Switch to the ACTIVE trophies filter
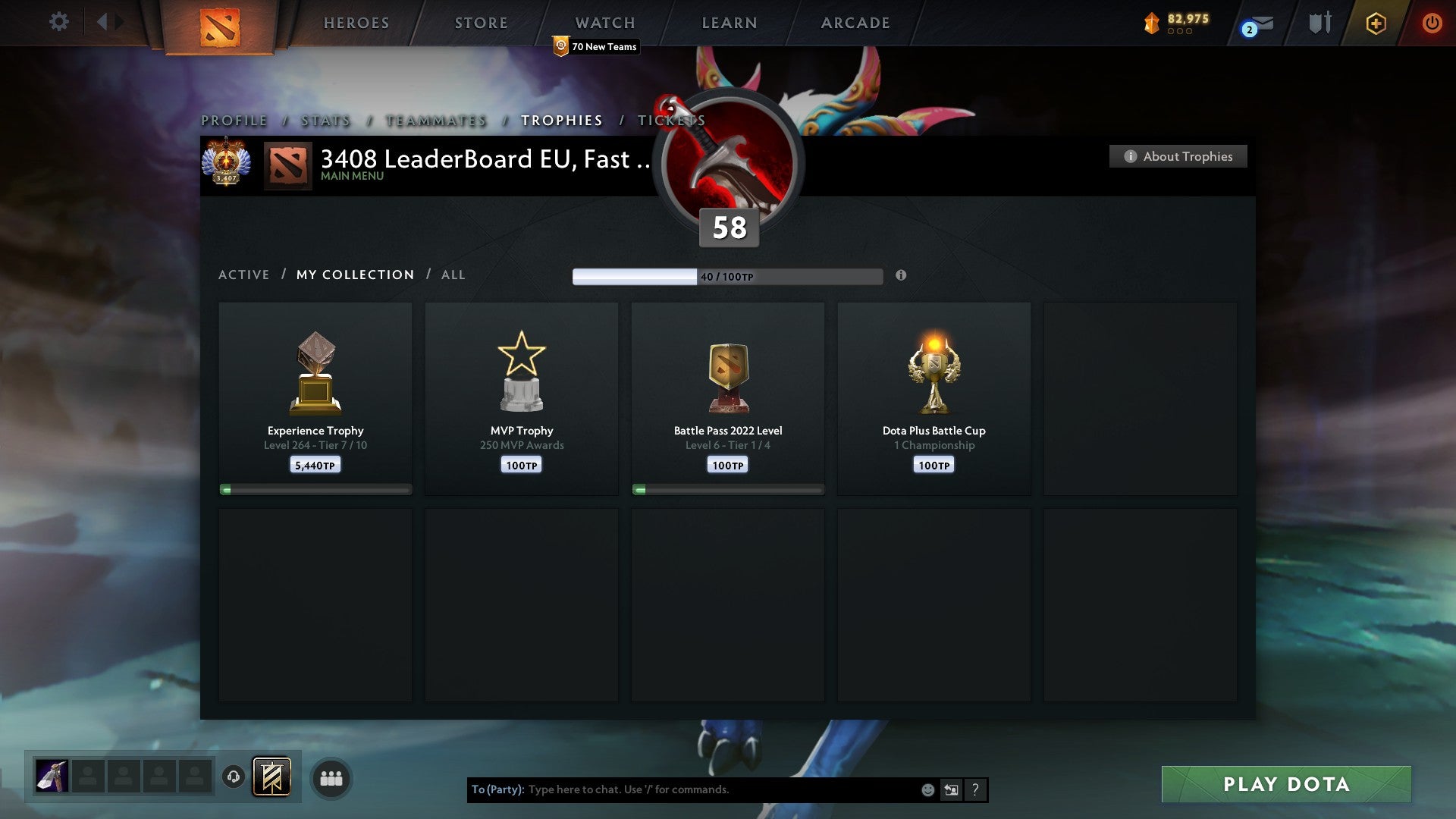The image size is (1456, 819). 244,275
